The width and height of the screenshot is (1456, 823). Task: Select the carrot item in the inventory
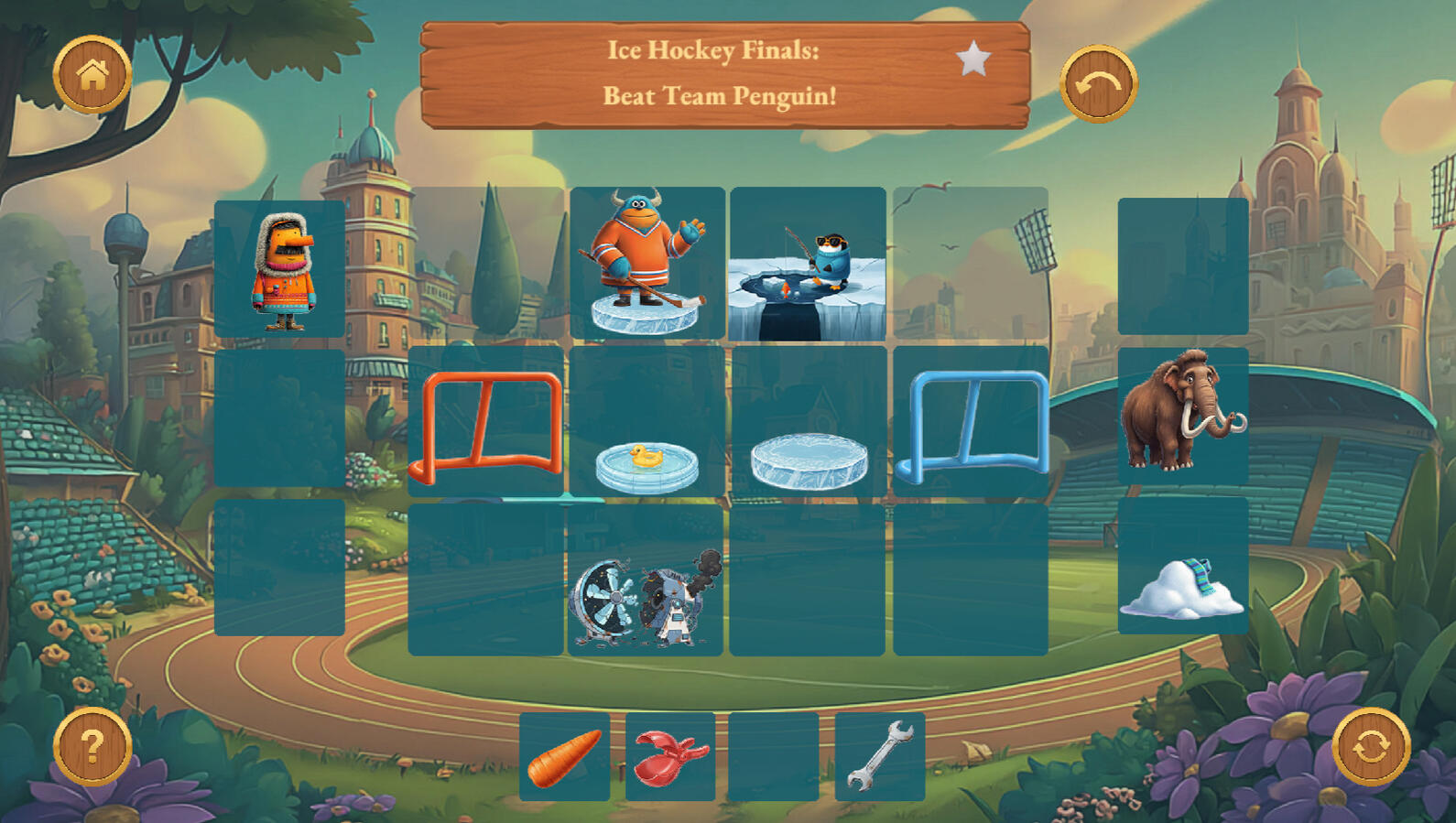click(564, 757)
